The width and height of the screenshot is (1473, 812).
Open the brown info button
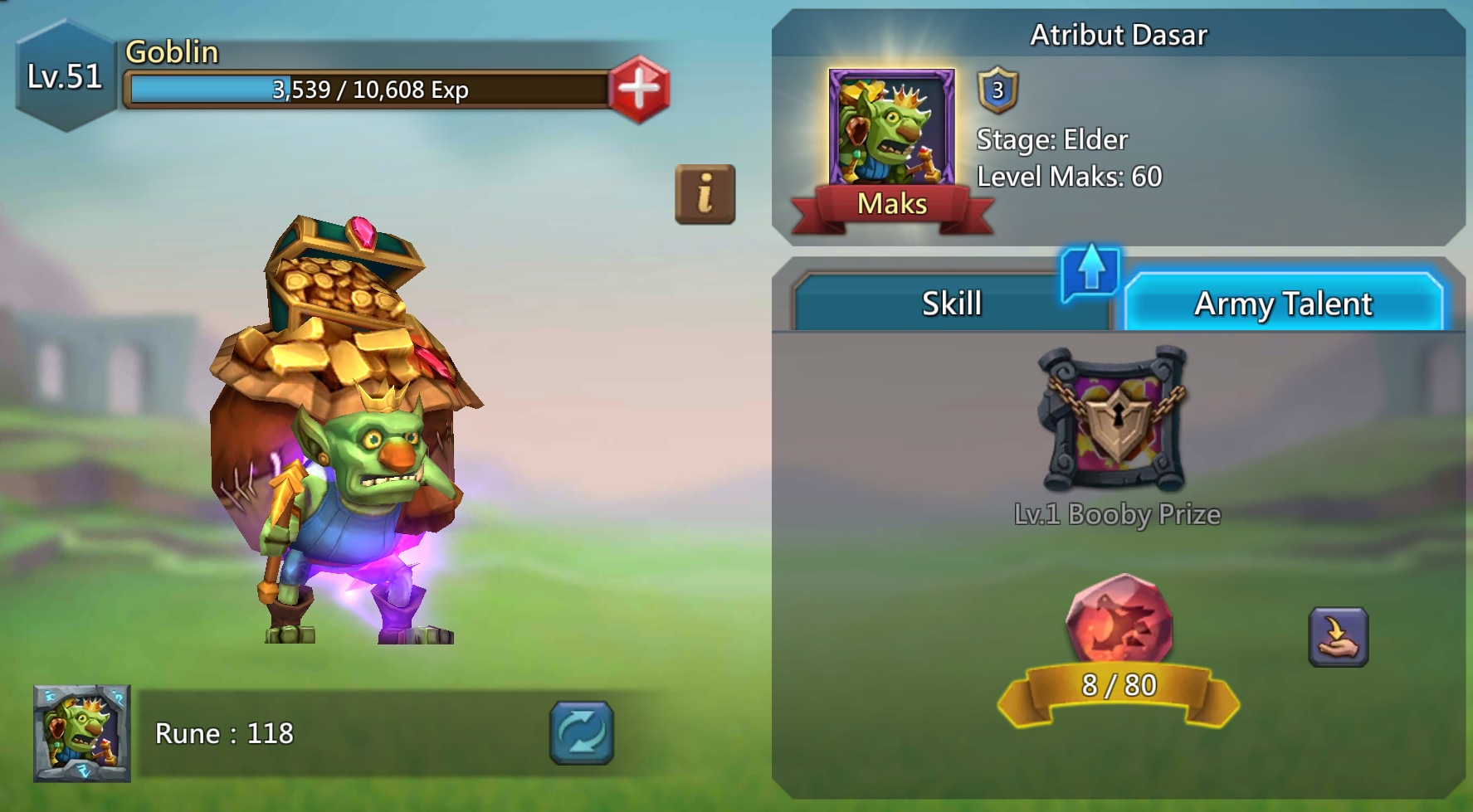[705, 195]
